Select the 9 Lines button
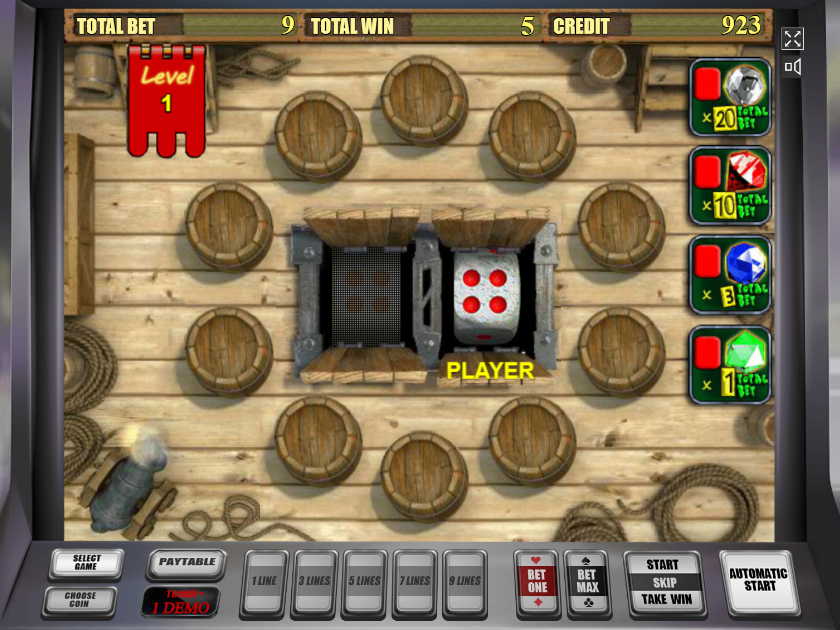 click(x=466, y=582)
